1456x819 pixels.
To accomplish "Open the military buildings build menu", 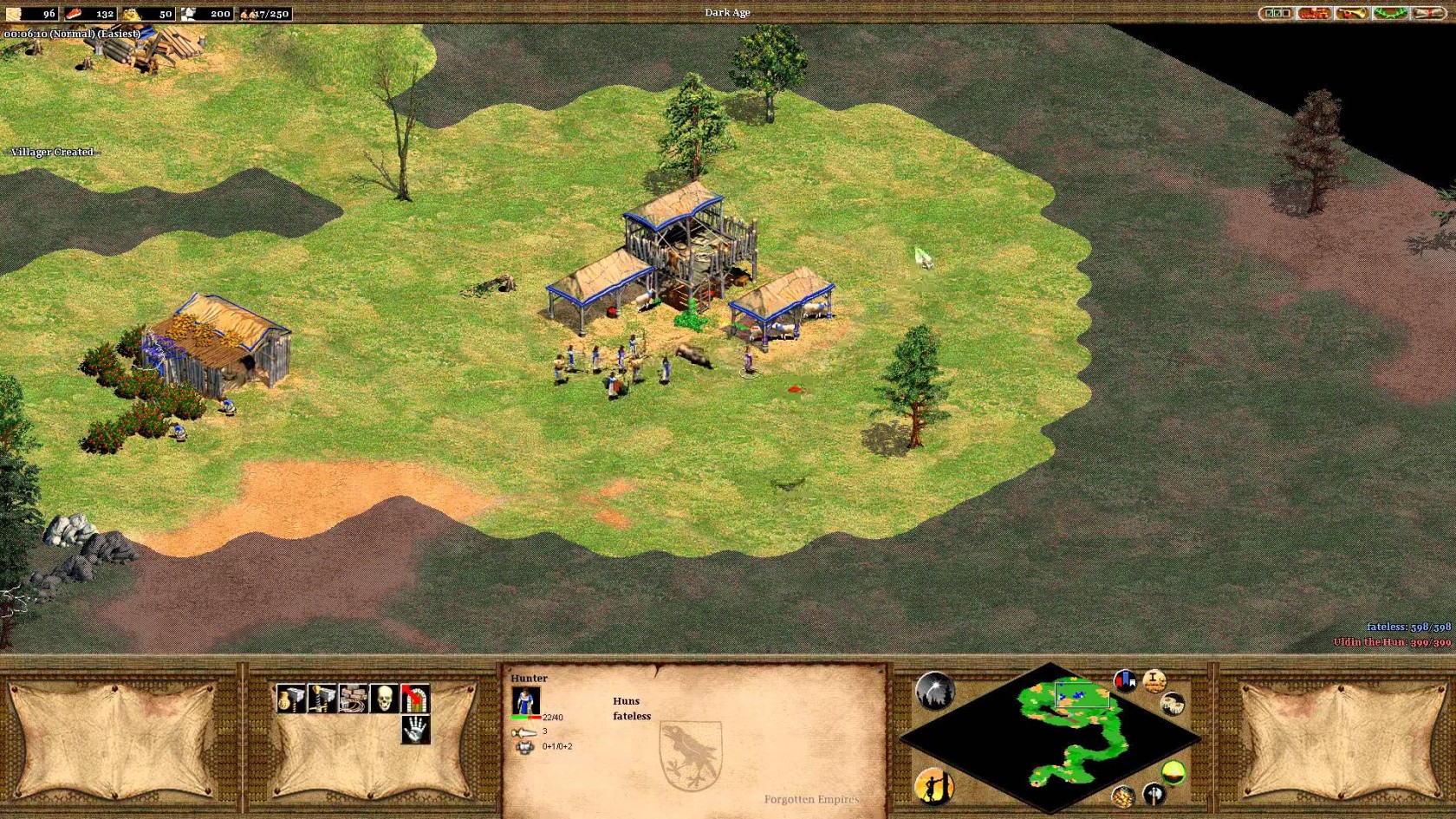I will tap(322, 699).
